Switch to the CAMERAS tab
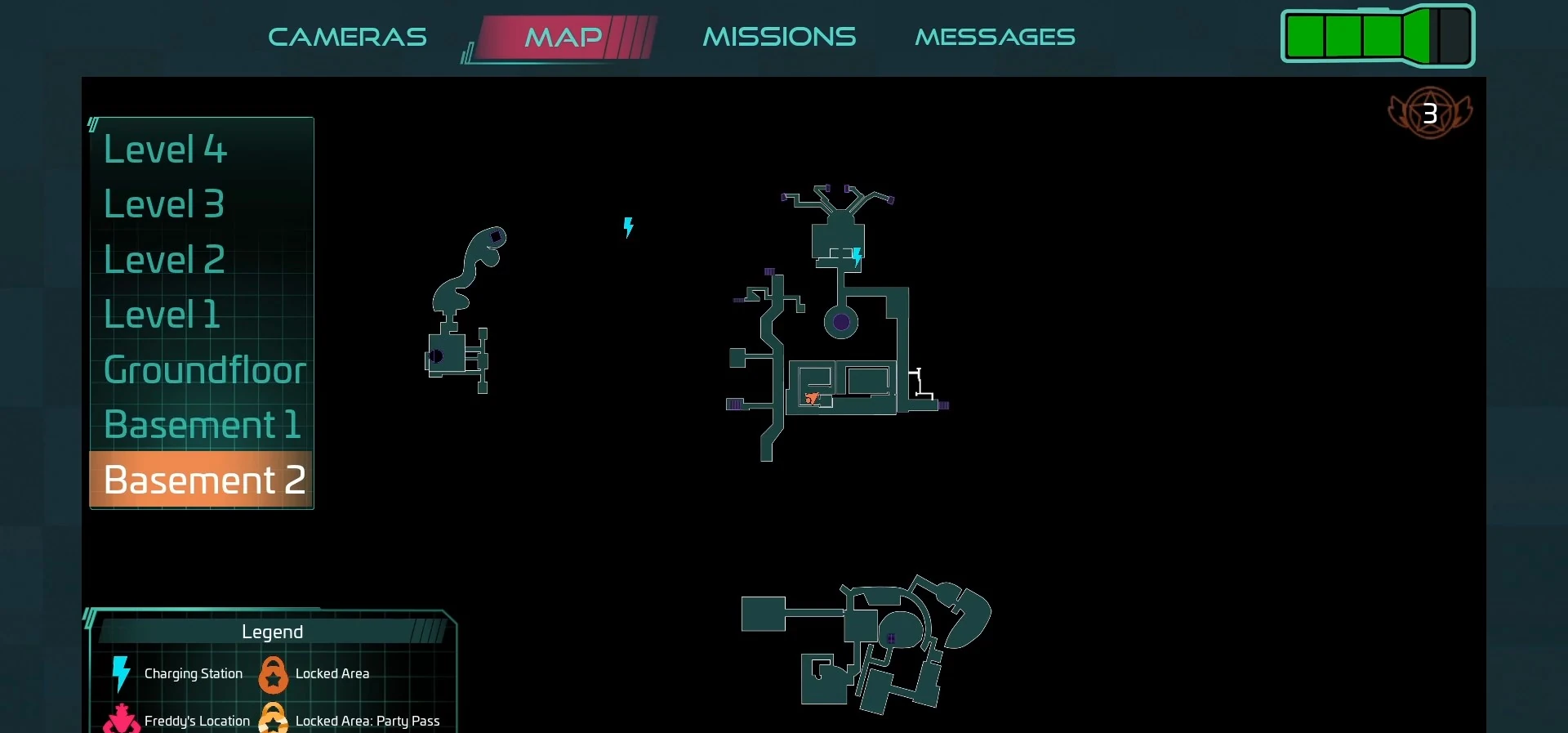The image size is (1568, 733). click(347, 37)
